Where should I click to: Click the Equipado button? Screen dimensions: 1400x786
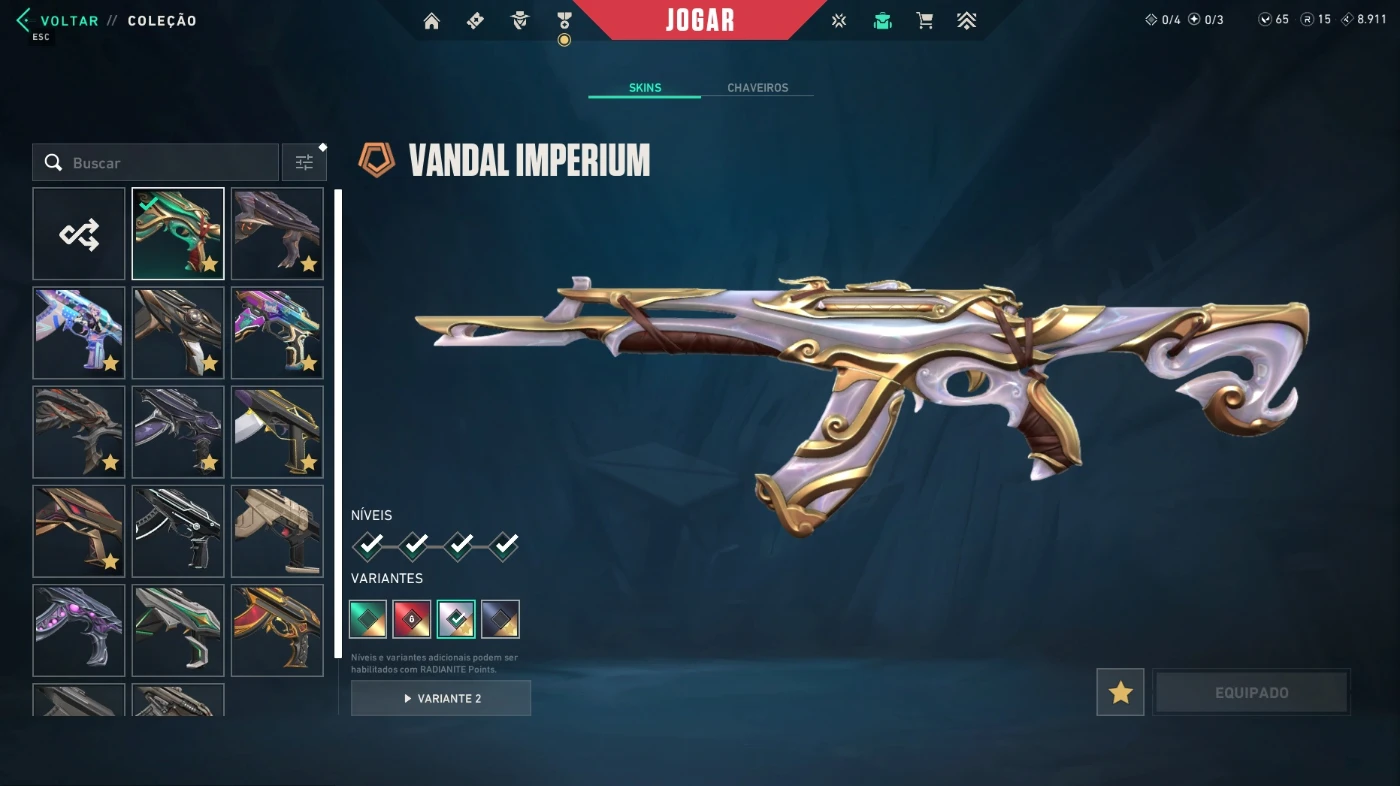click(1251, 692)
